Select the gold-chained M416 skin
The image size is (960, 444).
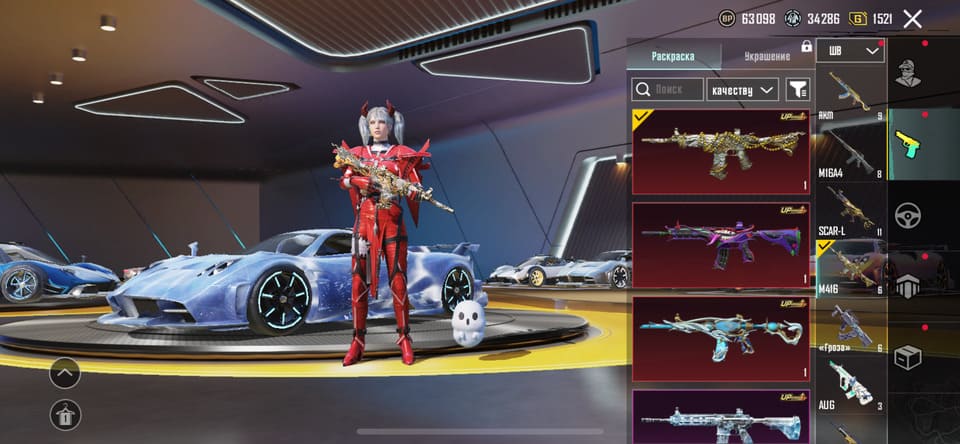coord(720,151)
